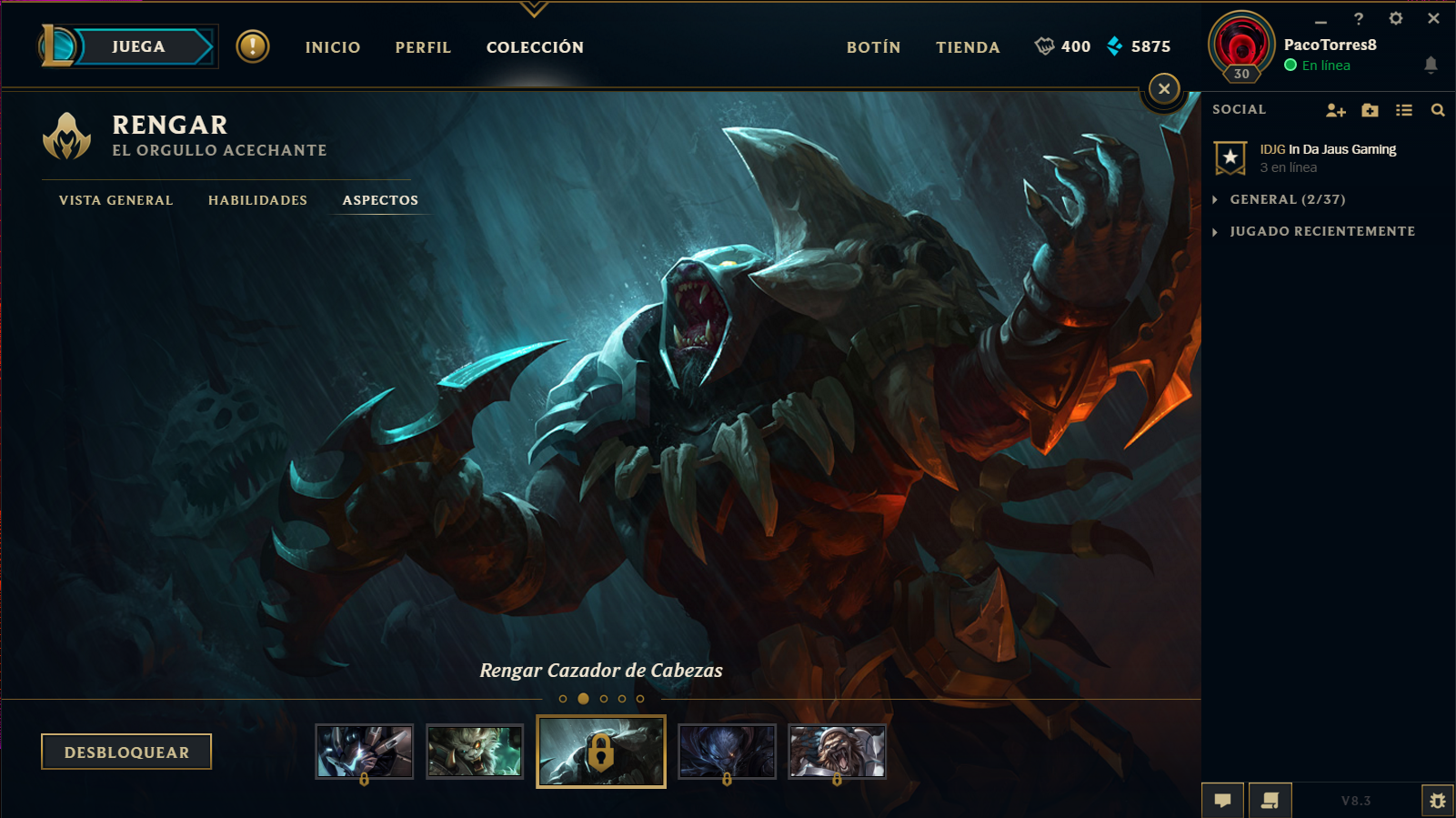The width and height of the screenshot is (1456, 818).
Task: Switch to the HABILIDADES tab
Action: pyautogui.click(x=257, y=200)
